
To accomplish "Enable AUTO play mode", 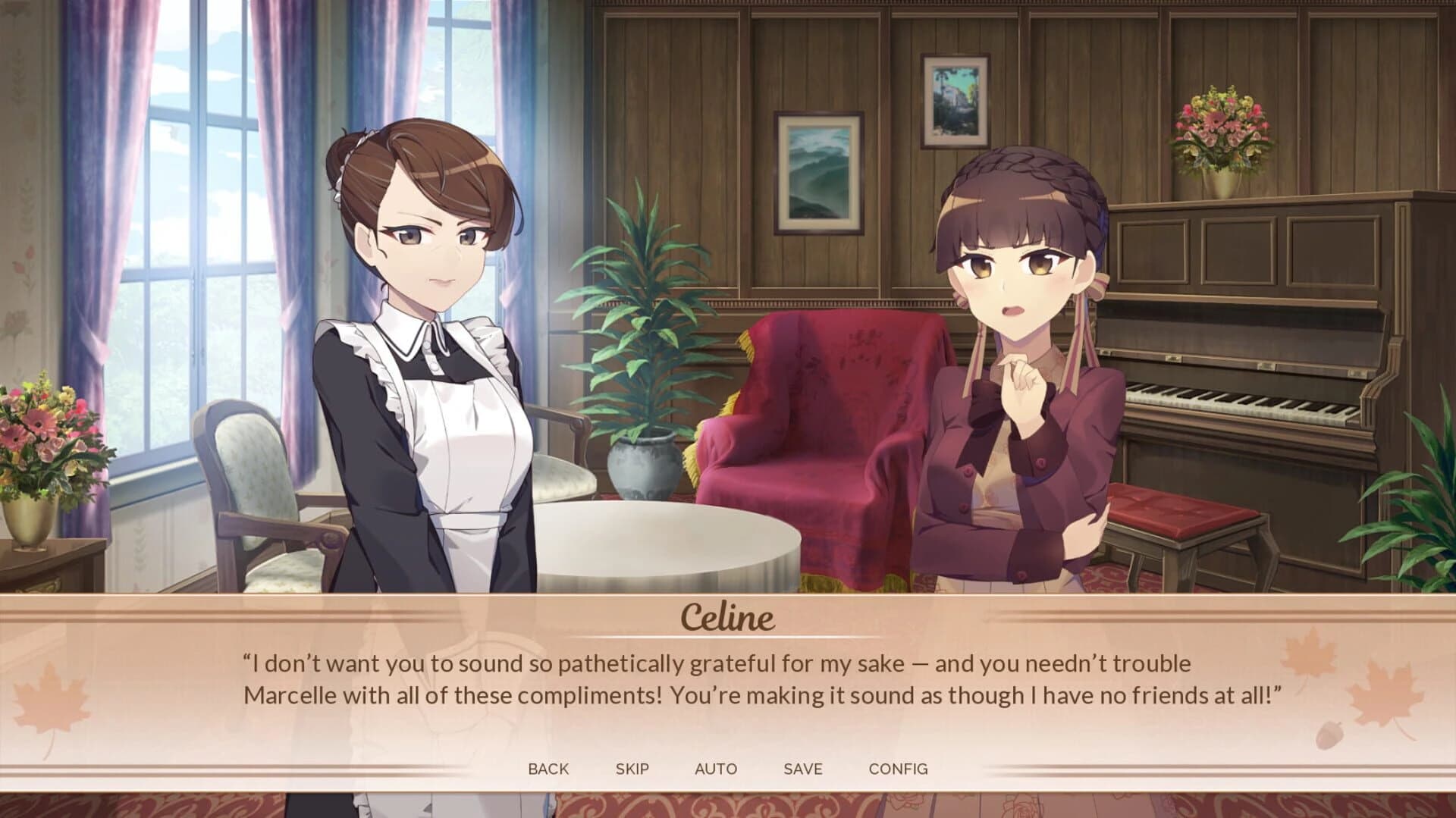I will (716, 768).
